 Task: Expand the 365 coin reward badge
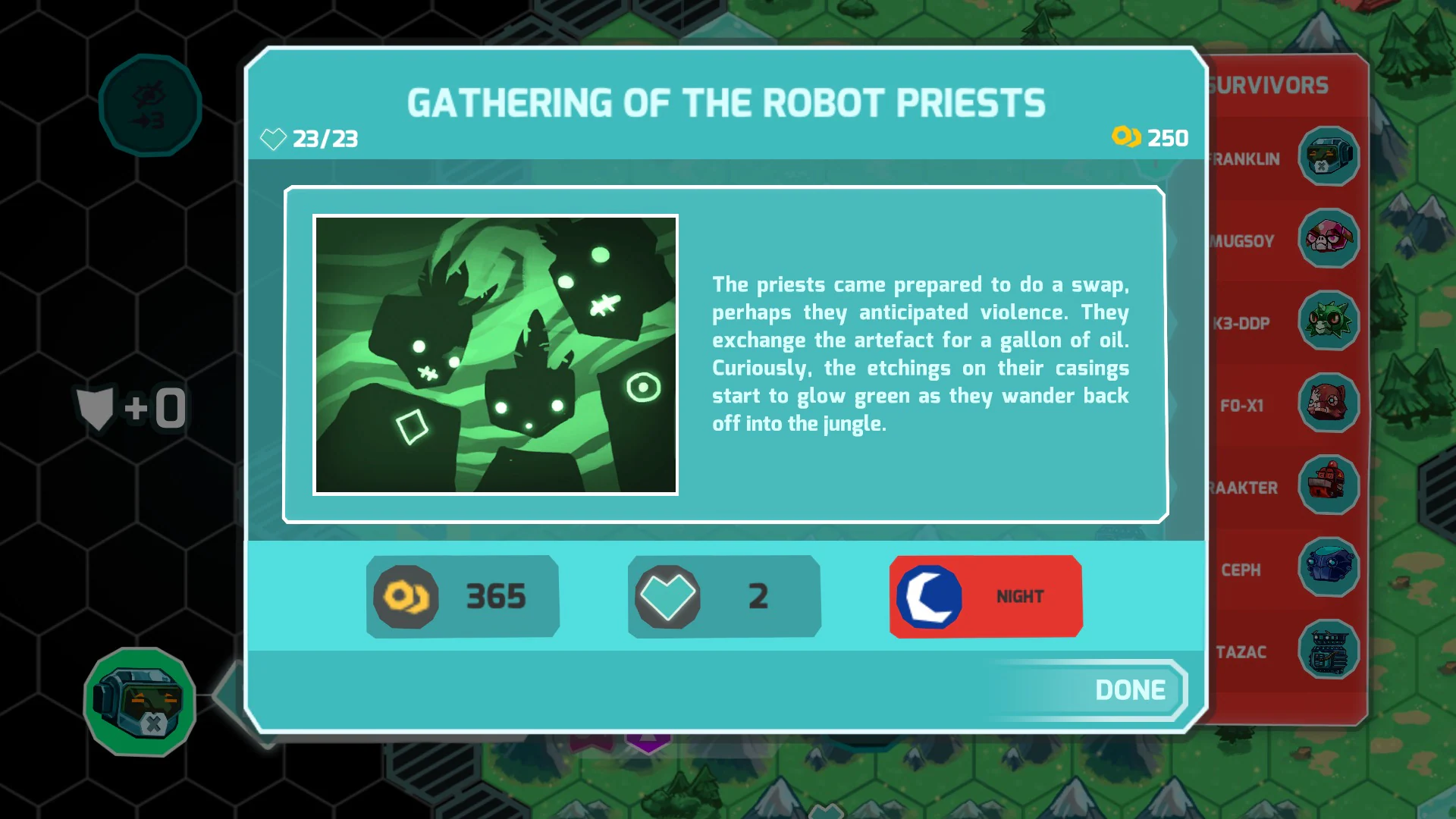pos(462,596)
